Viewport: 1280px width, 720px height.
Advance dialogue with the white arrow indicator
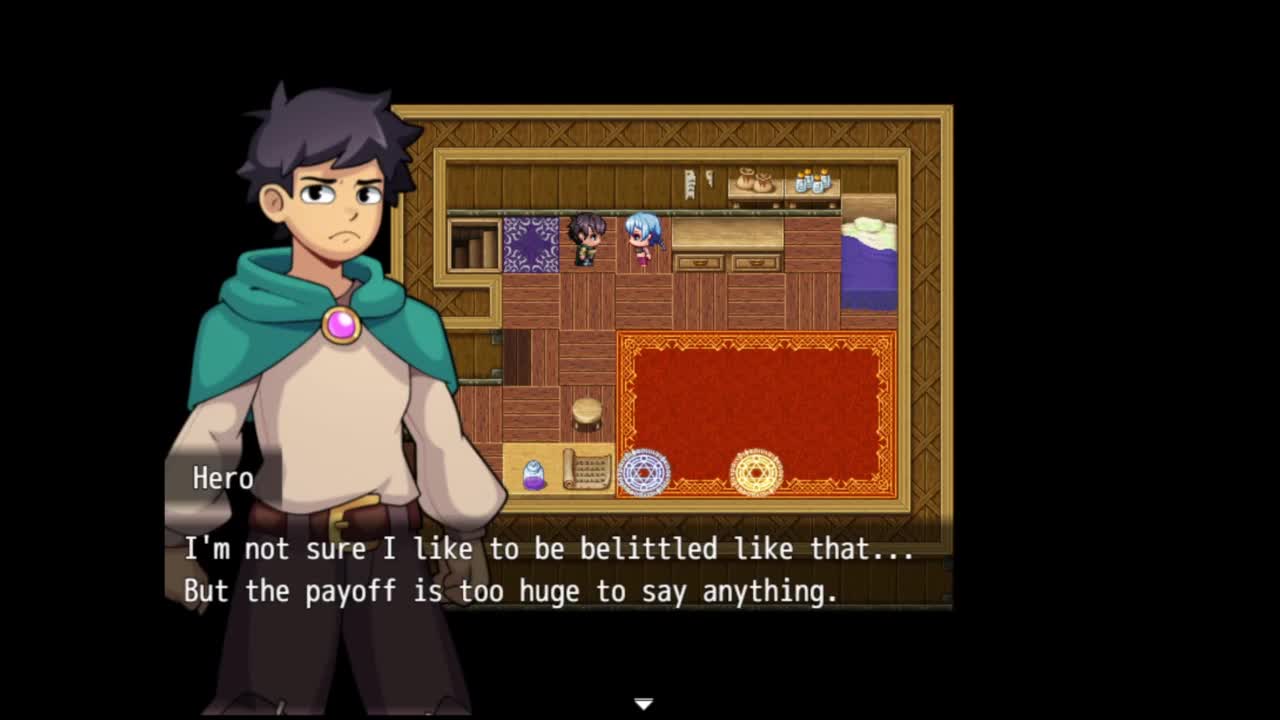(643, 704)
